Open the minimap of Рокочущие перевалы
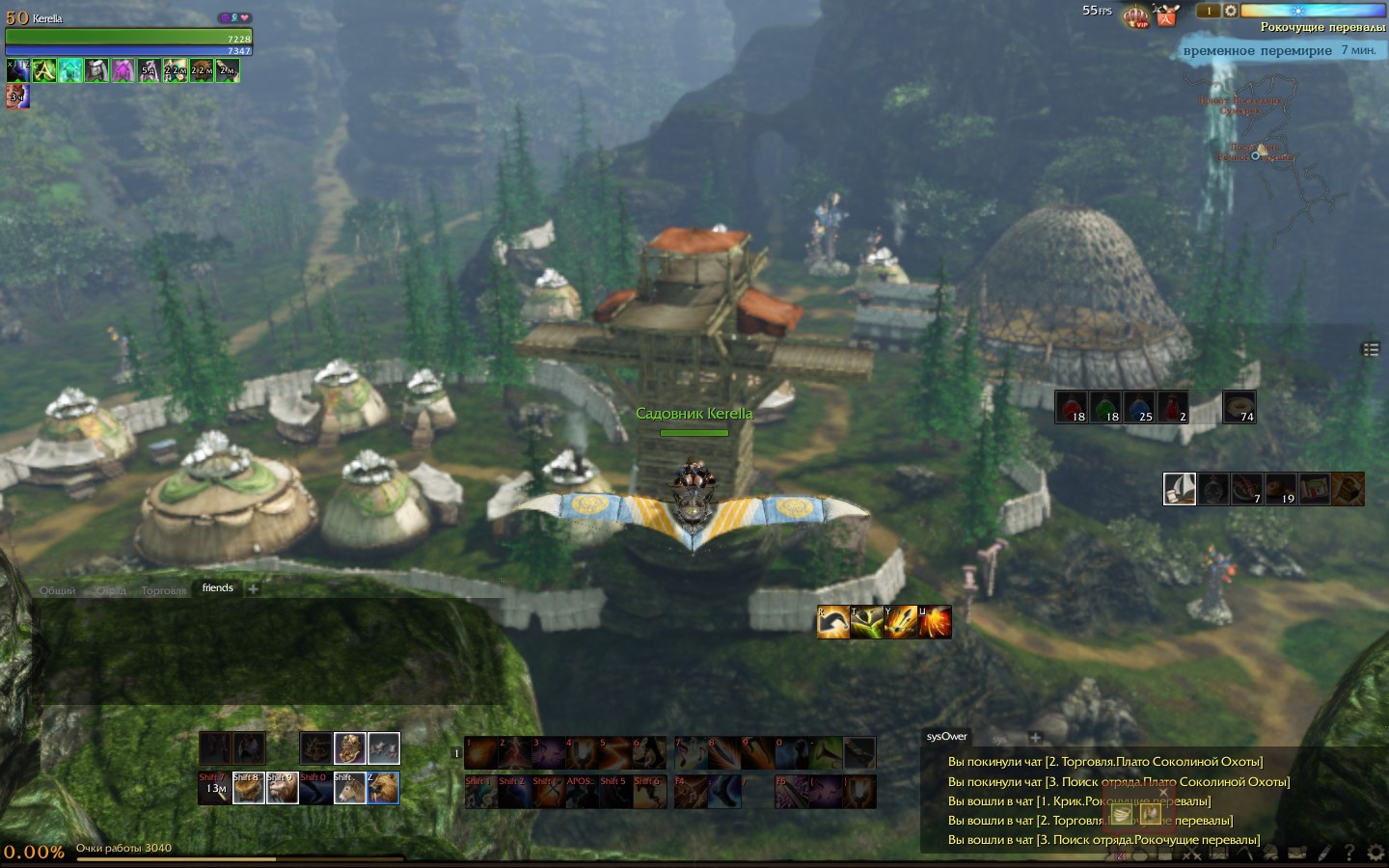Screen dimensions: 1389x868 click(x=1254, y=145)
